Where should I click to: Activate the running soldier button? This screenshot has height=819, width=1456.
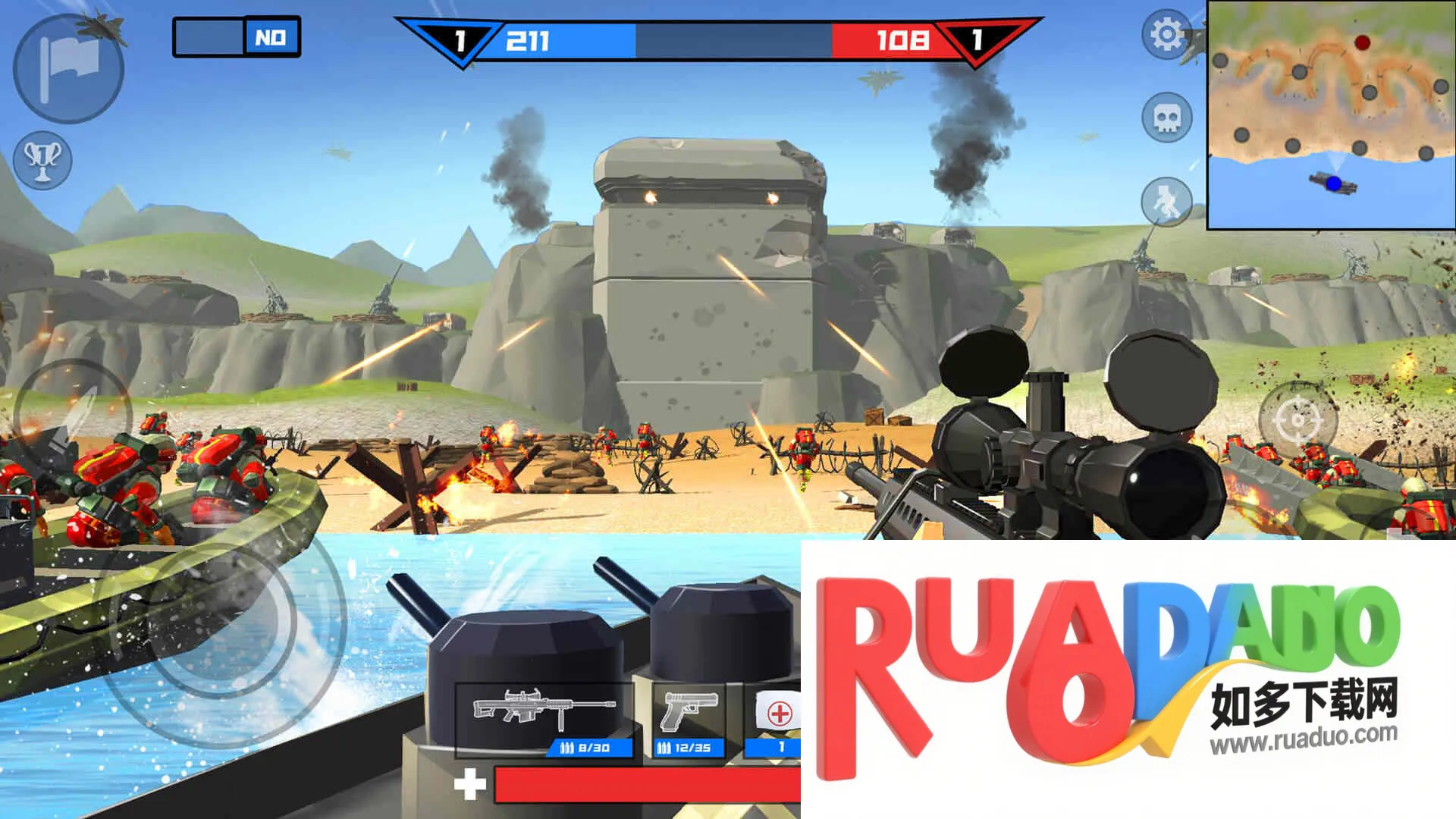[x=1166, y=201]
